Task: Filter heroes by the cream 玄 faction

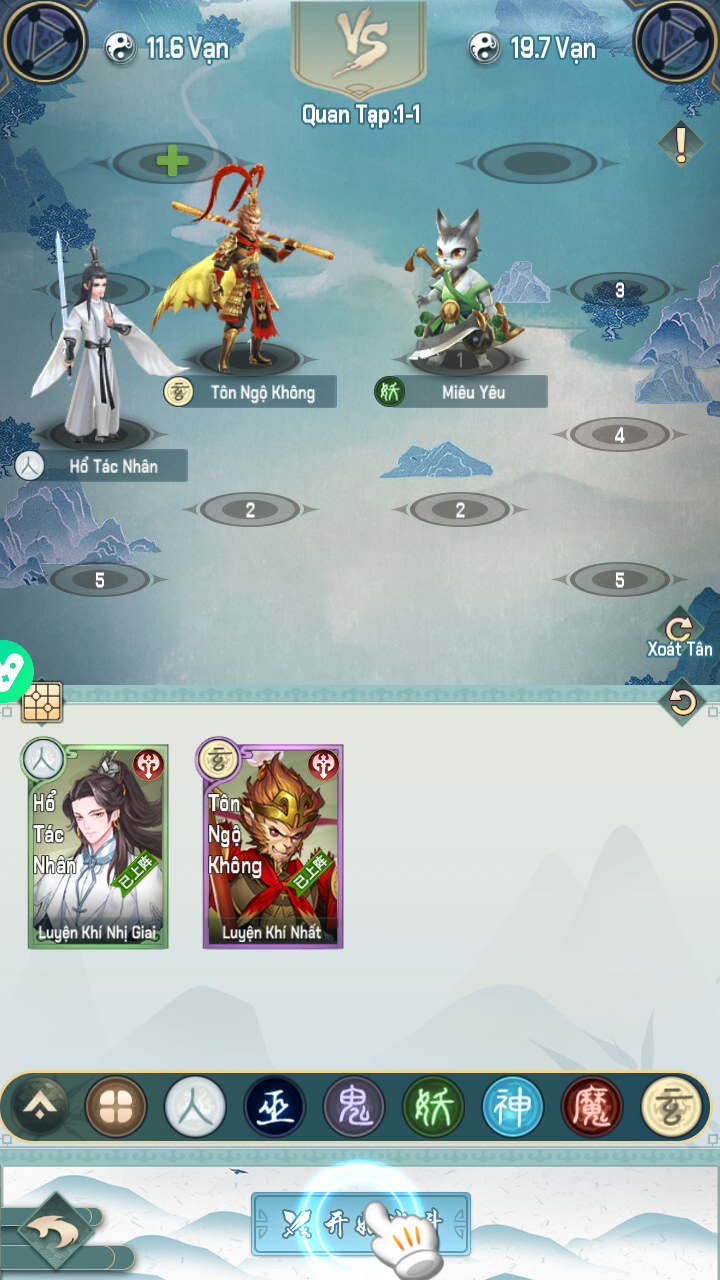Action: pyautogui.click(x=671, y=1107)
